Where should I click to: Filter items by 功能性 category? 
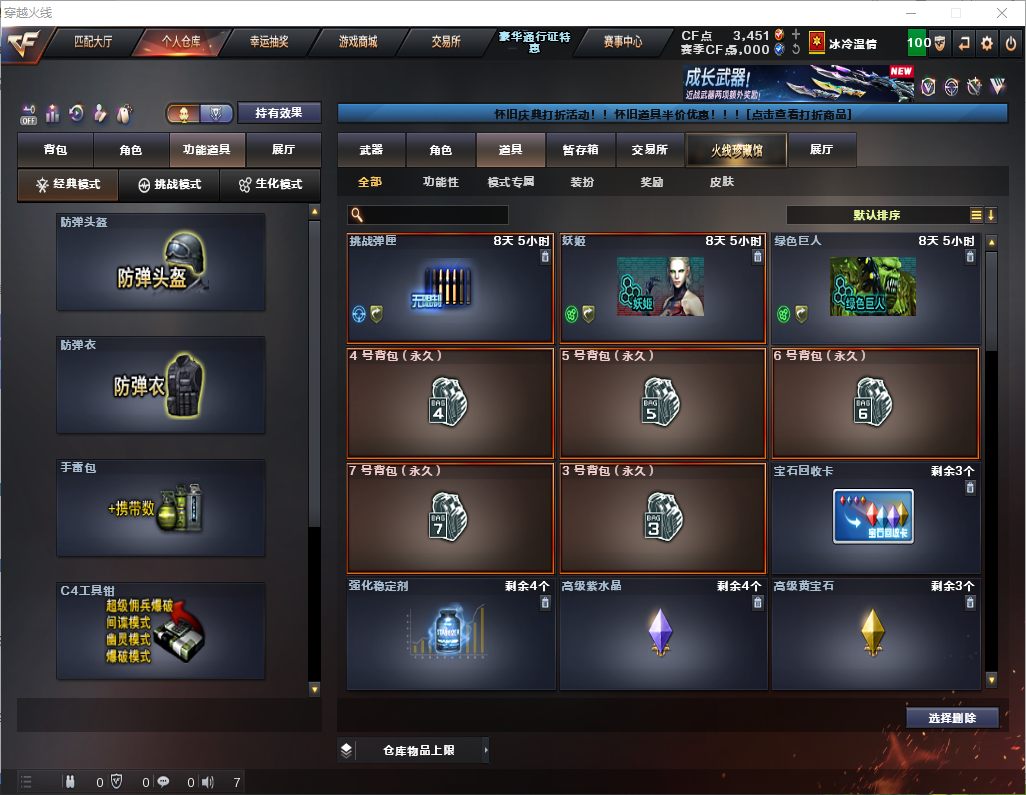coord(440,182)
